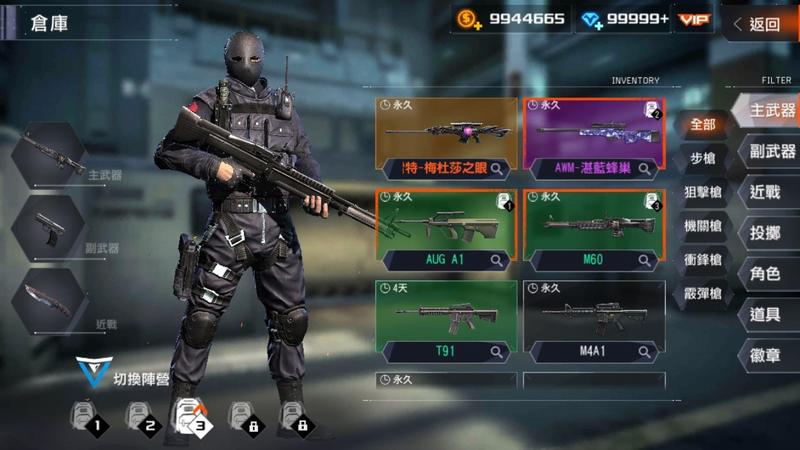Switch to the 副武器 filter tab
The height and width of the screenshot is (450, 800).
[770, 151]
